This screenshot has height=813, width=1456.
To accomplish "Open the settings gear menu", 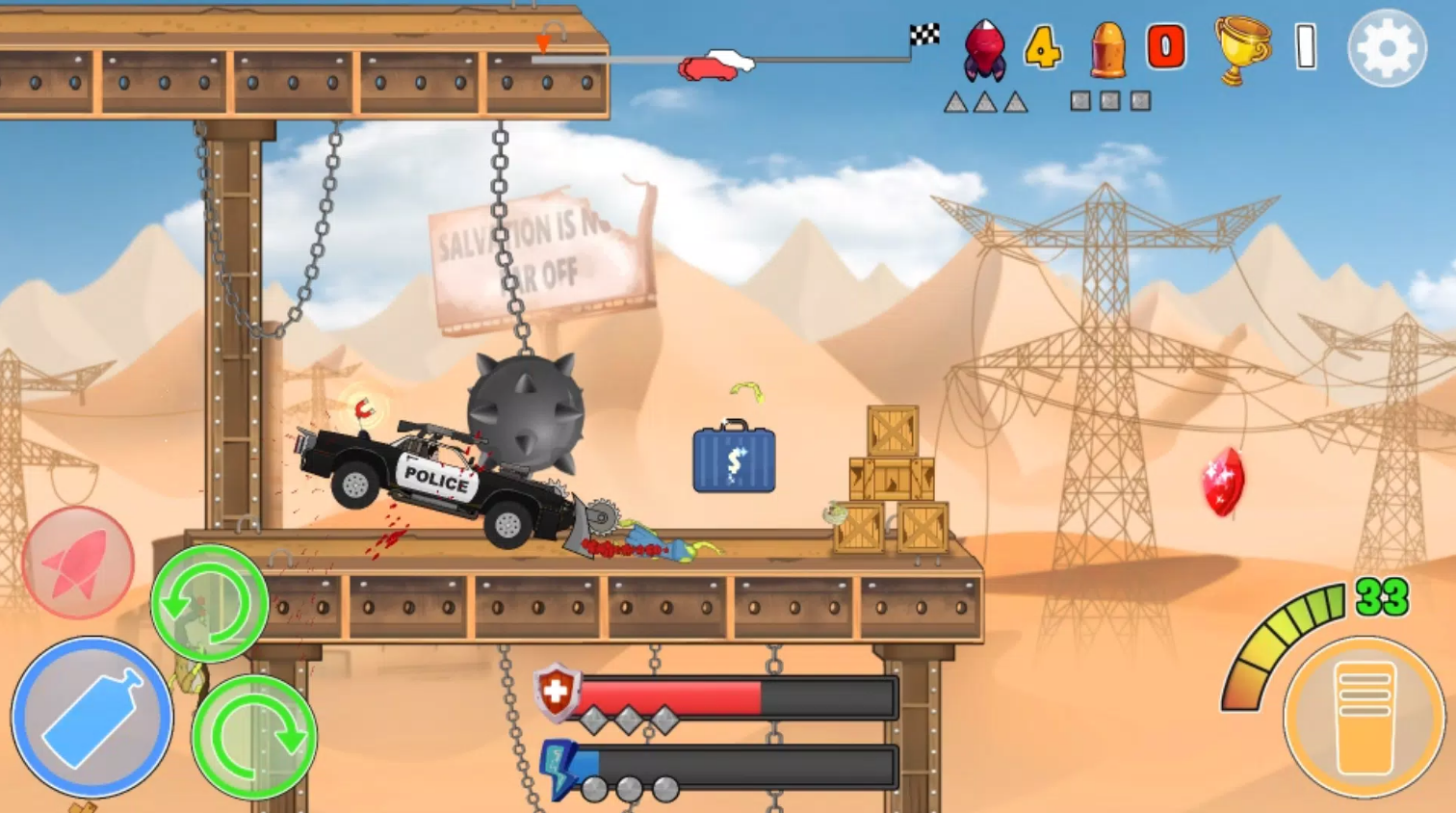I will [1387, 48].
